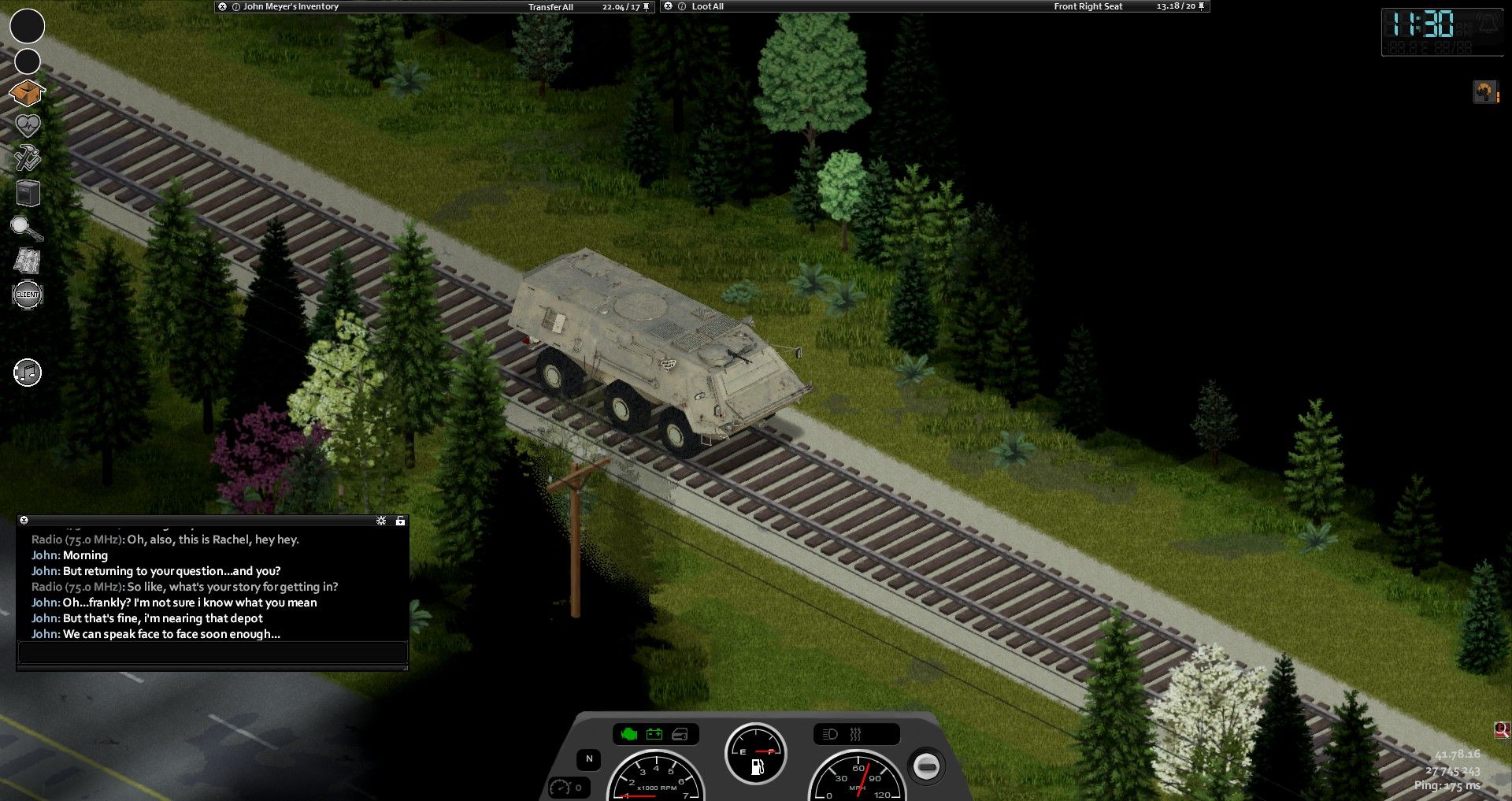The image size is (1512, 801).
Task: Click the Loot All button
Action: [x=707, y=6]
